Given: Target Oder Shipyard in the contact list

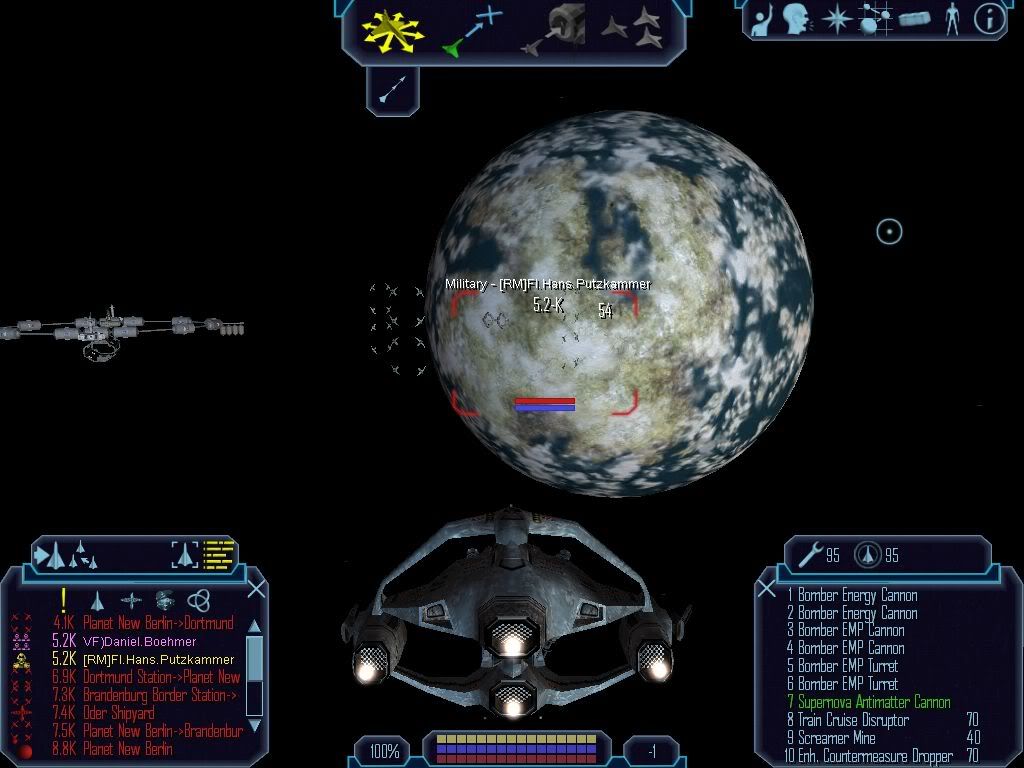Looking at the screenshot, I should click(119, 713).
